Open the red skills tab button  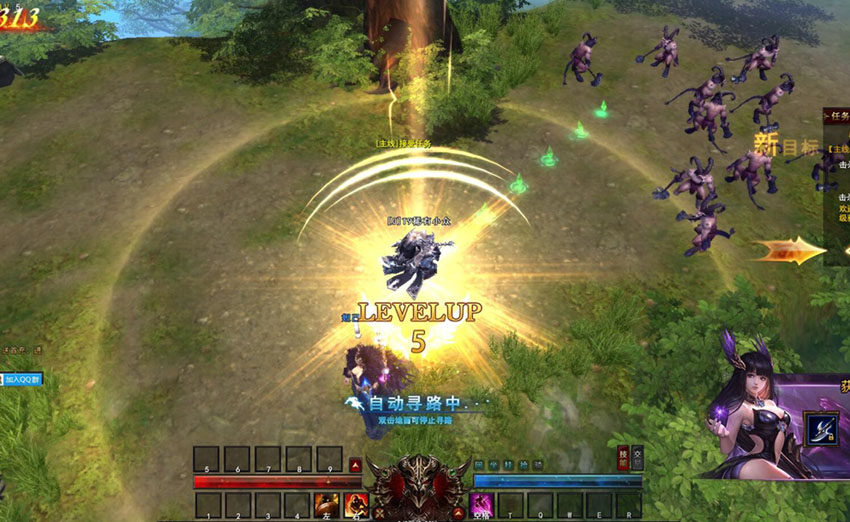click(623, 458)
